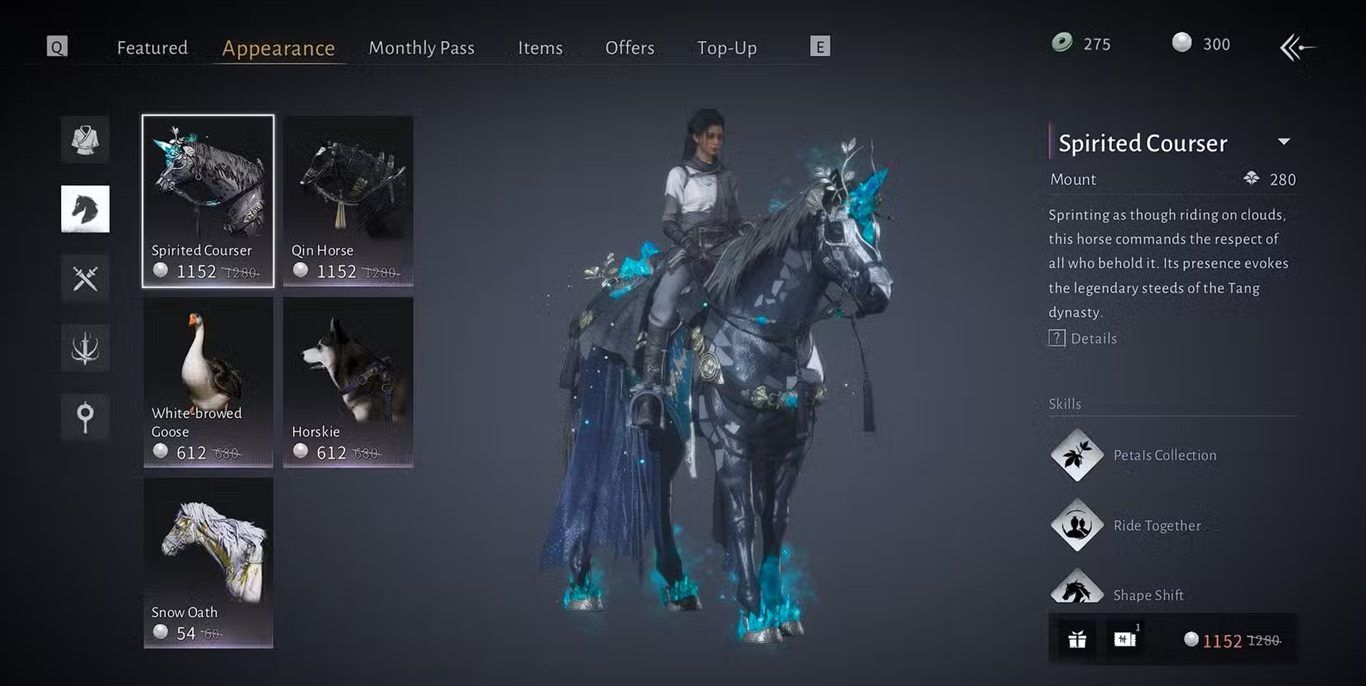
Task: Select the Qin Horse mount
Action: [348, 200]
